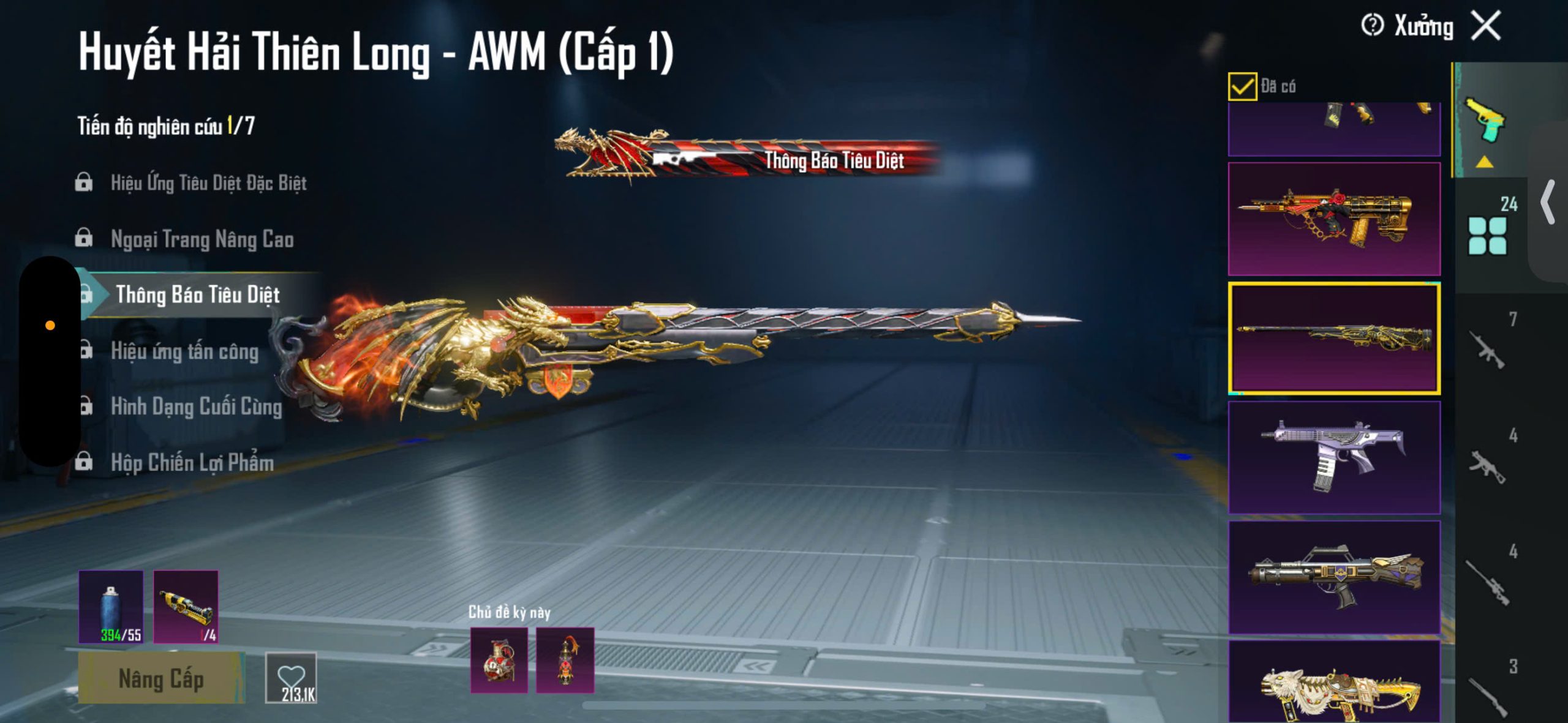Choose the winged bullpup rifle skin
1568x723 pixels.
[1334, 577]
